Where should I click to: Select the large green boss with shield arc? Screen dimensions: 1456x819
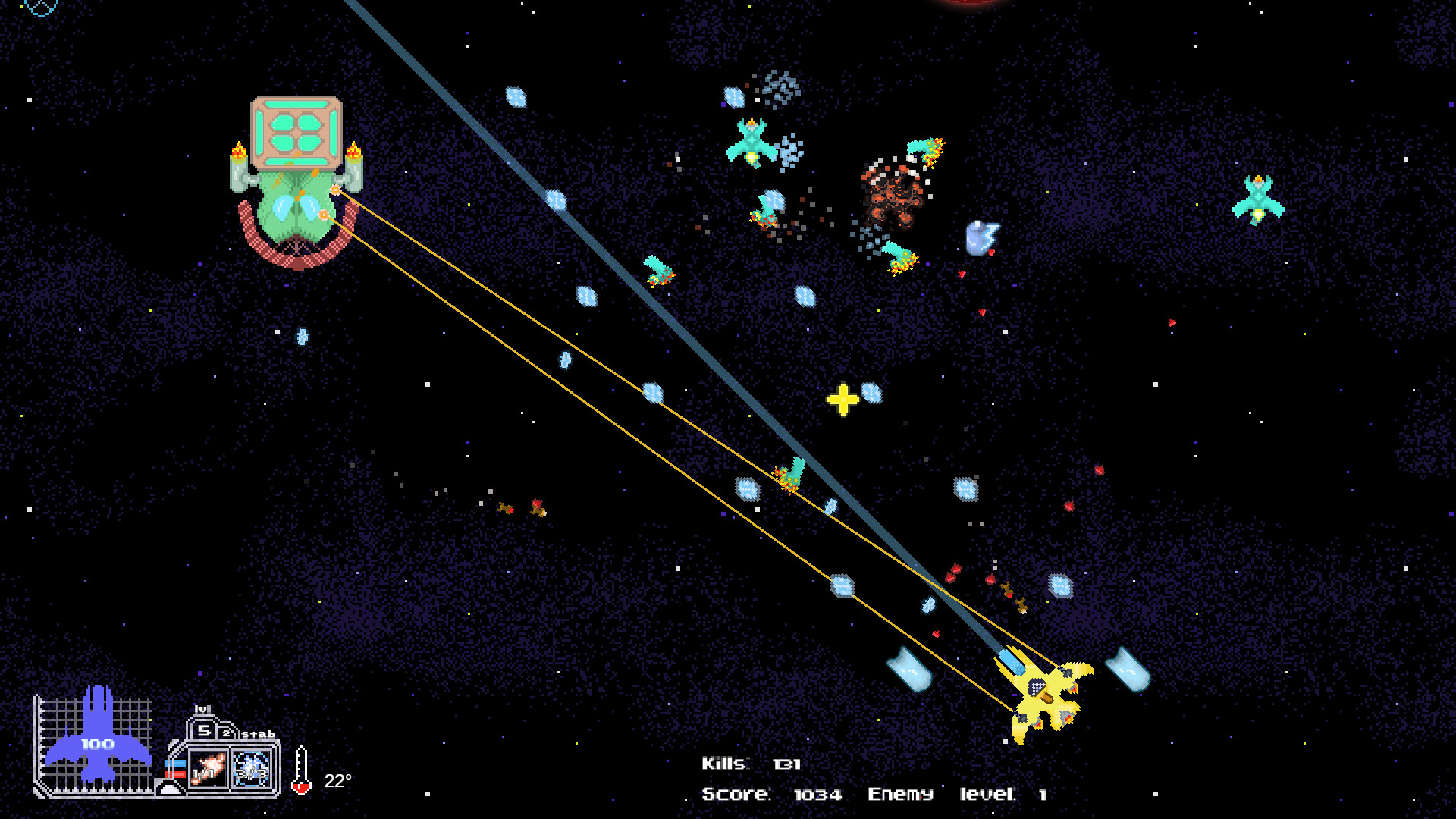coord(296,190)
